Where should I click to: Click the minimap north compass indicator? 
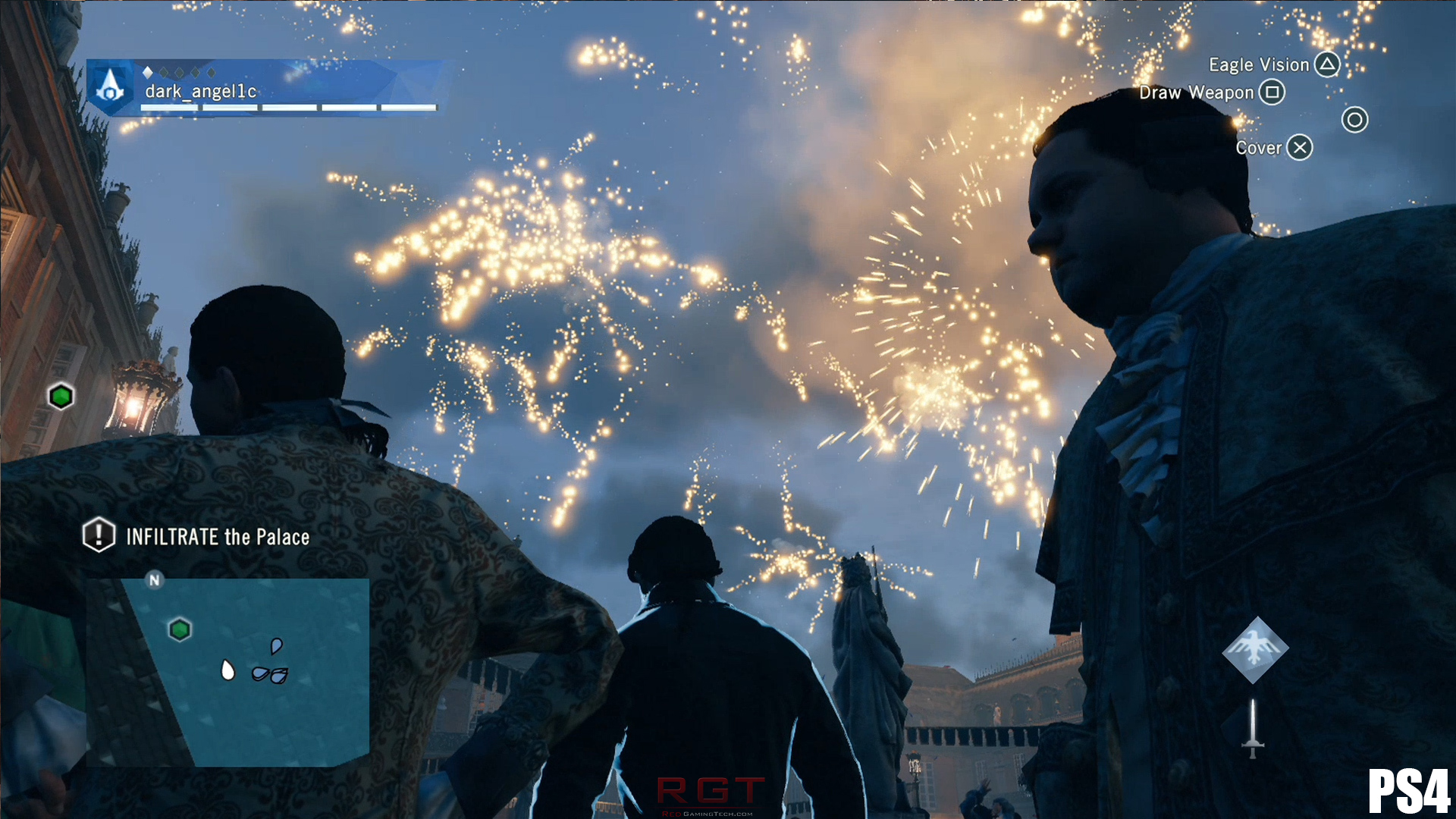(155, 580)
